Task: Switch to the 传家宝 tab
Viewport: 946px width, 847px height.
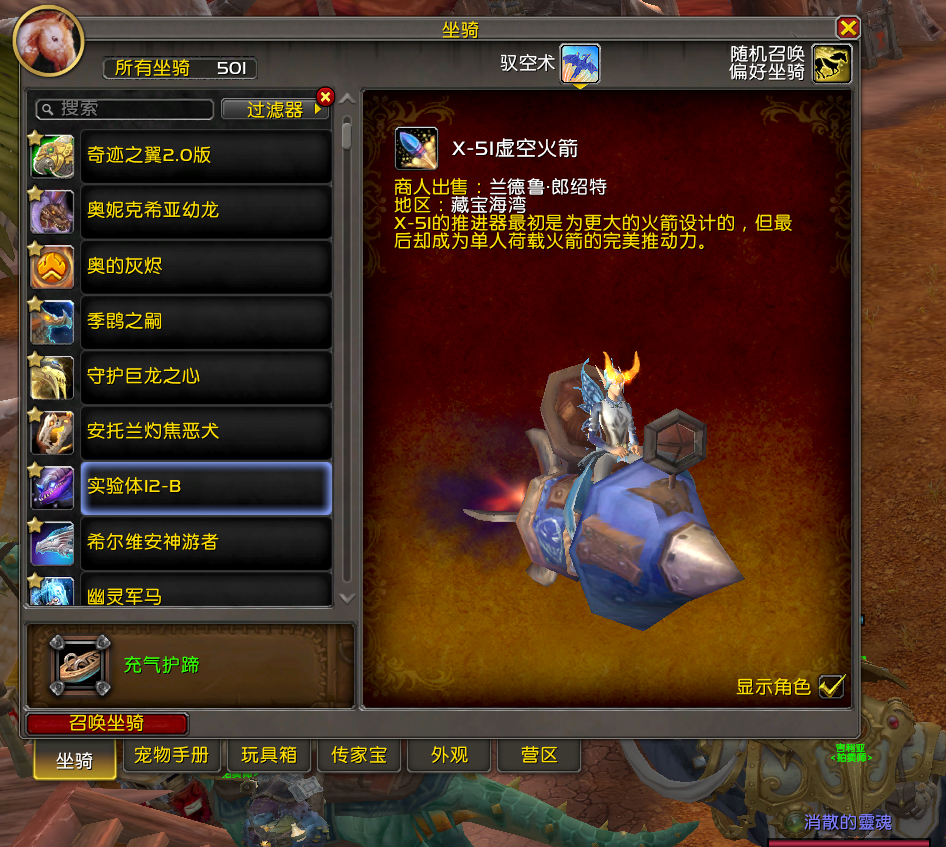Action: pos(359,756)
